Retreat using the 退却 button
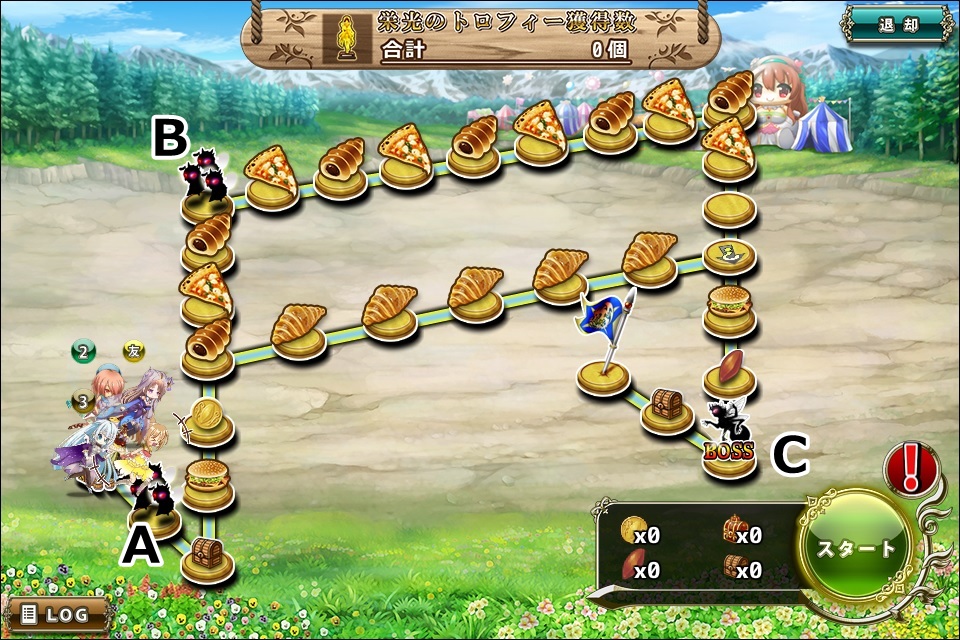960x640 pixels. pos(895,26)
